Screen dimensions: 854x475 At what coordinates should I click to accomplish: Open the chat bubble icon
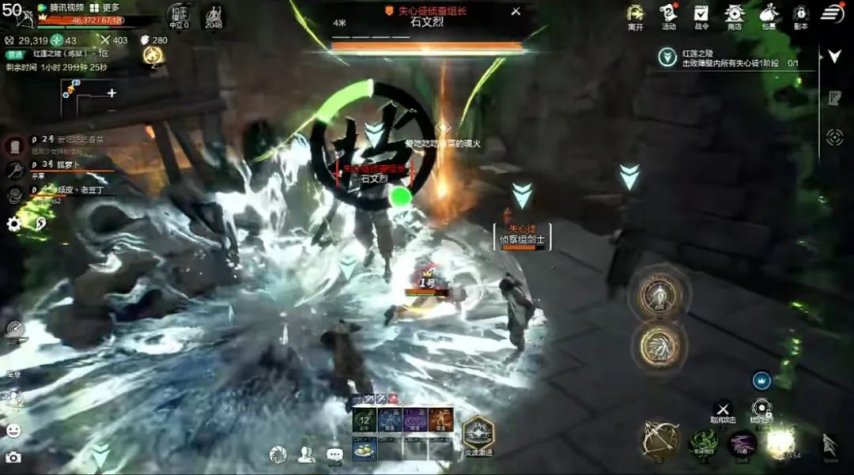tap(334, 455)
